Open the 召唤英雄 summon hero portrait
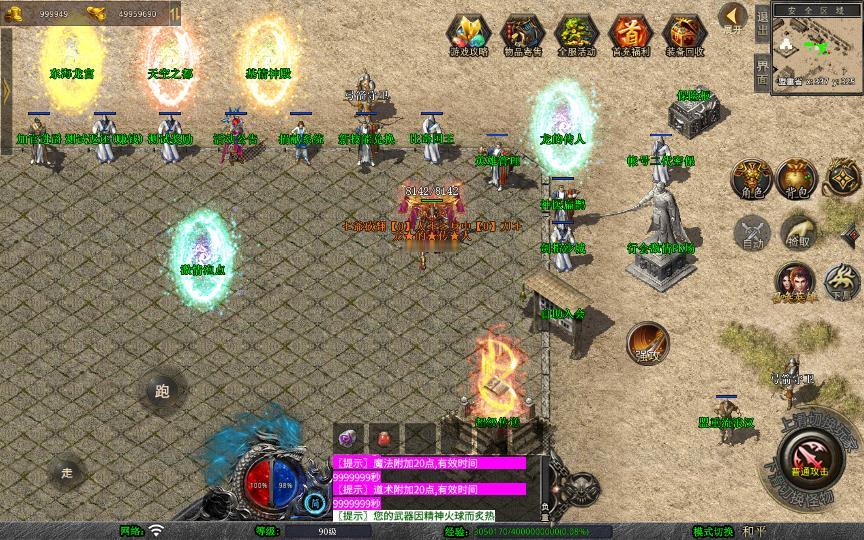 (x=794, y=281)
